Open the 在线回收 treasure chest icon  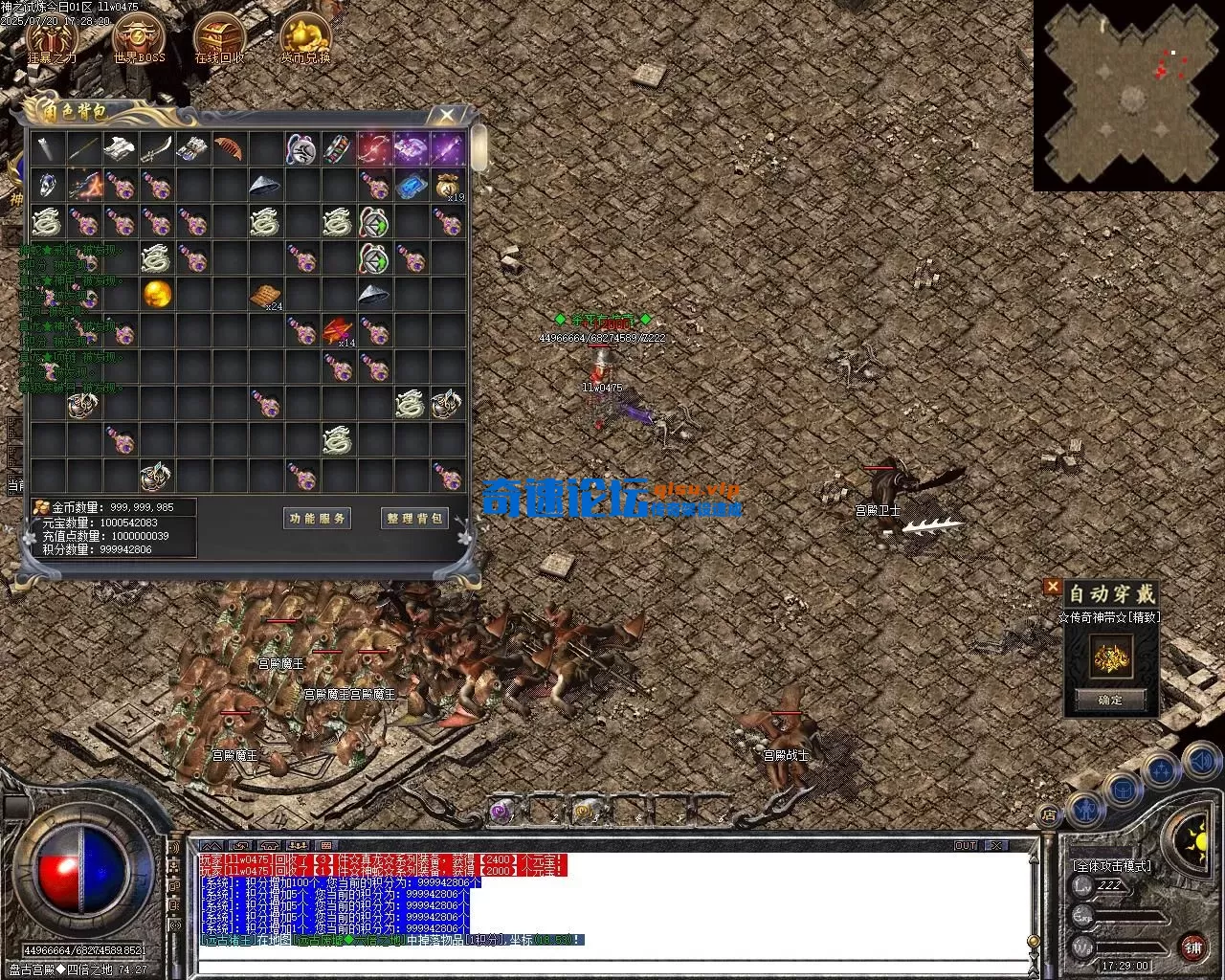[x=220, y=38]
